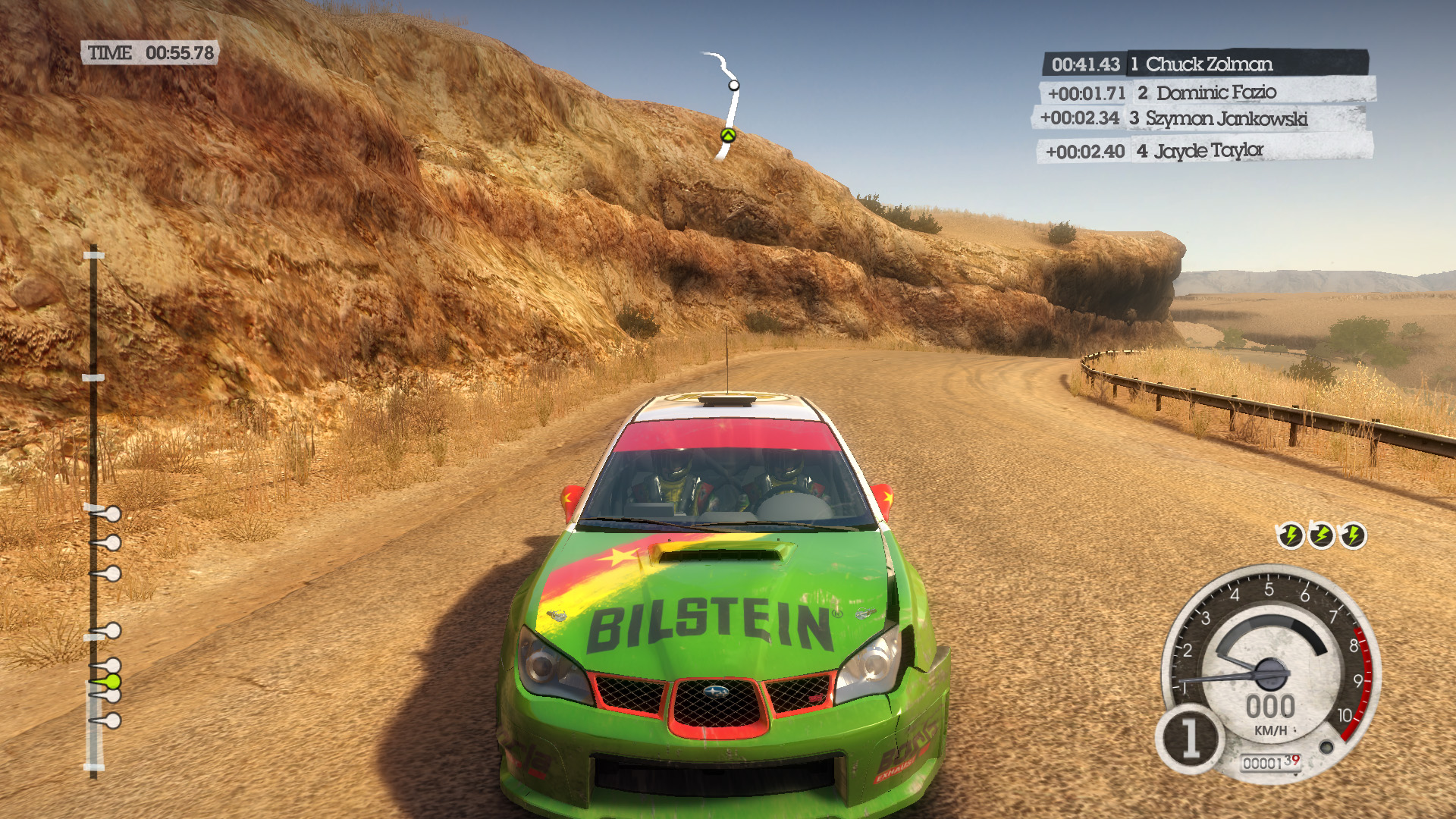Viewport: 1456px width, 819px height.
Task: Select Dominic Fazio in the standings
Action: click(1206, 93)
